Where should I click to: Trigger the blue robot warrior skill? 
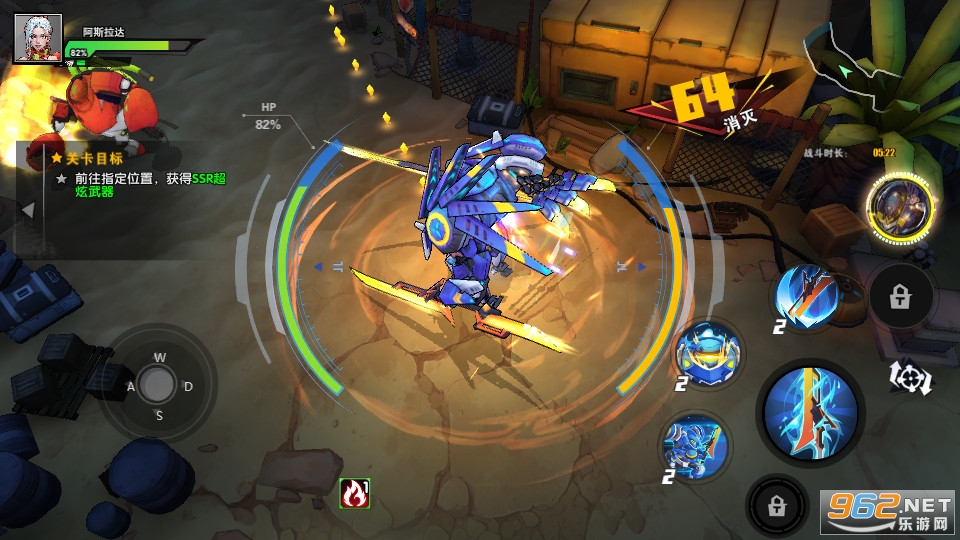(695, 445)
